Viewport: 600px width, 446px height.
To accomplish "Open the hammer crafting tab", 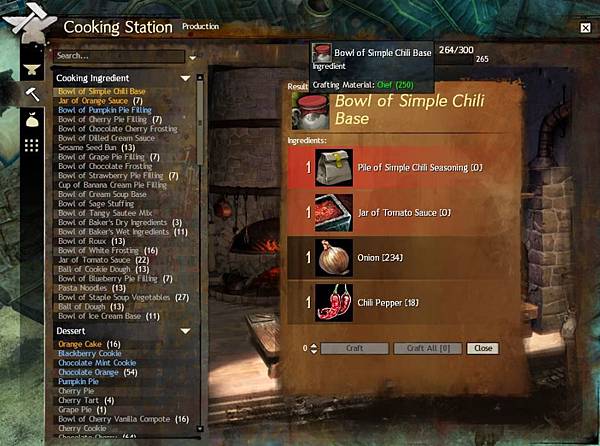I will pyautogui.click(x=32, y=94).
